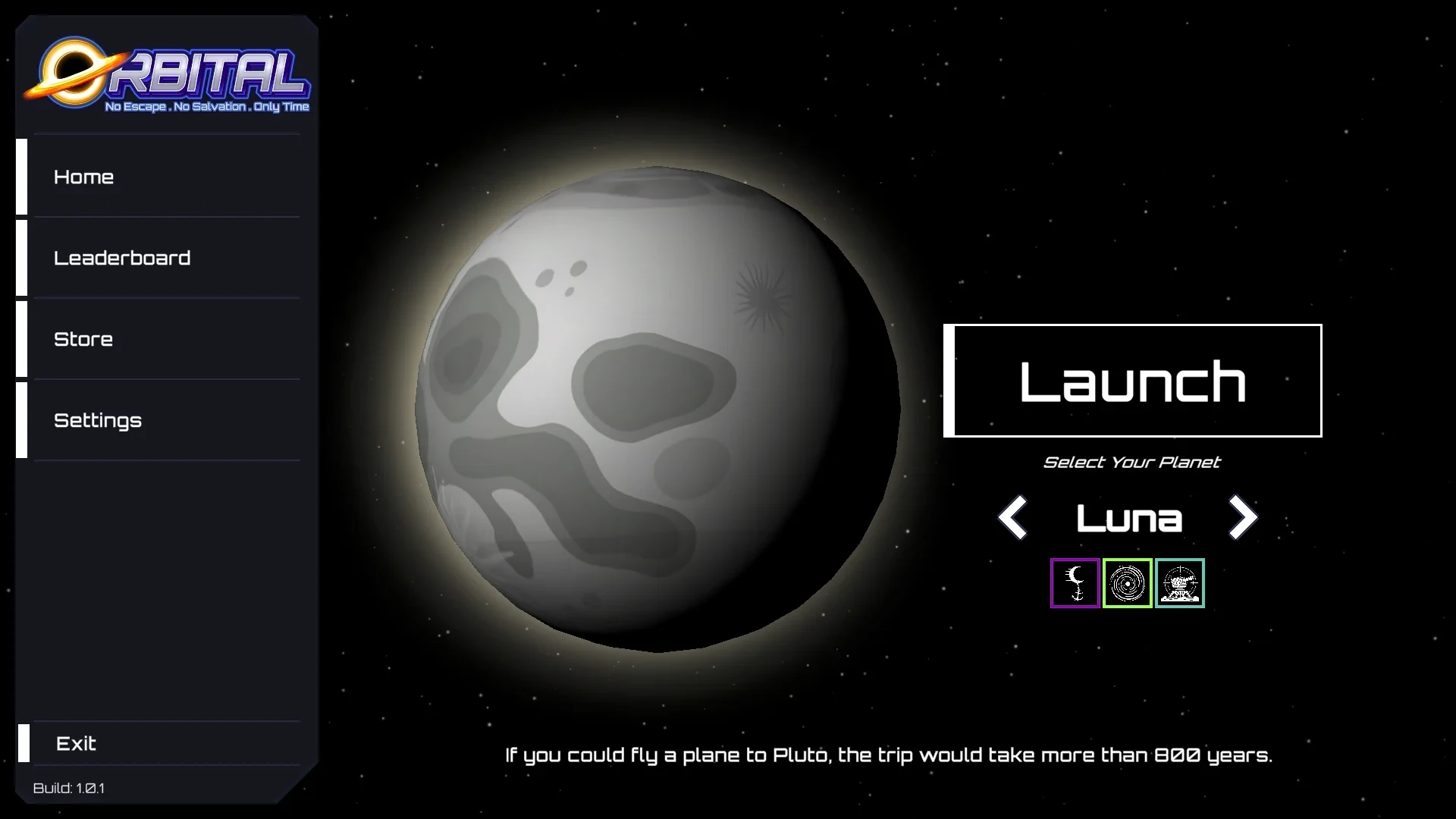Click the Pluto fun fact text

(889, 755)
